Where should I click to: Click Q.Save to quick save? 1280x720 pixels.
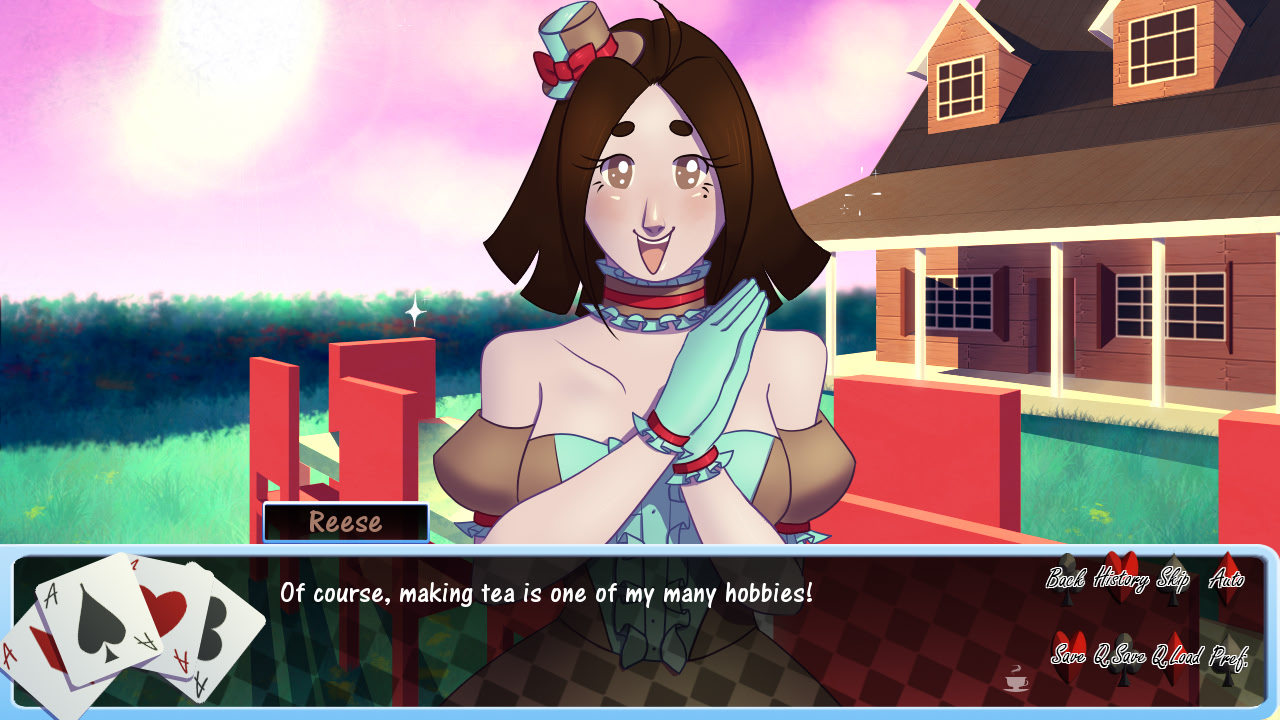pyautogui.click(x=1120, y=656)
